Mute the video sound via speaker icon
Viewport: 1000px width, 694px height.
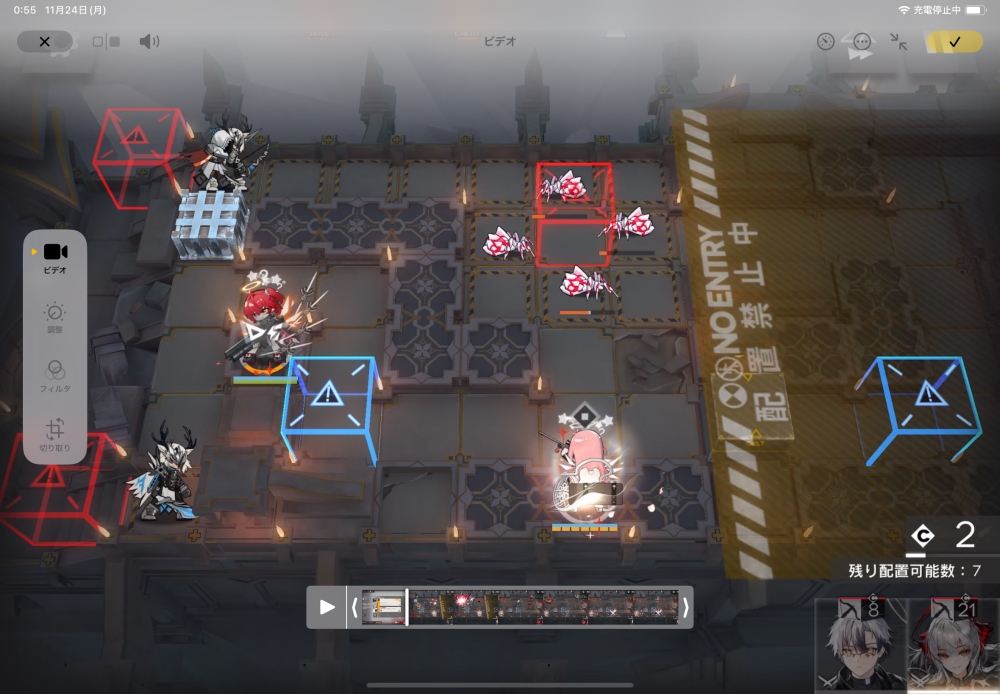(x=149, y=41)
